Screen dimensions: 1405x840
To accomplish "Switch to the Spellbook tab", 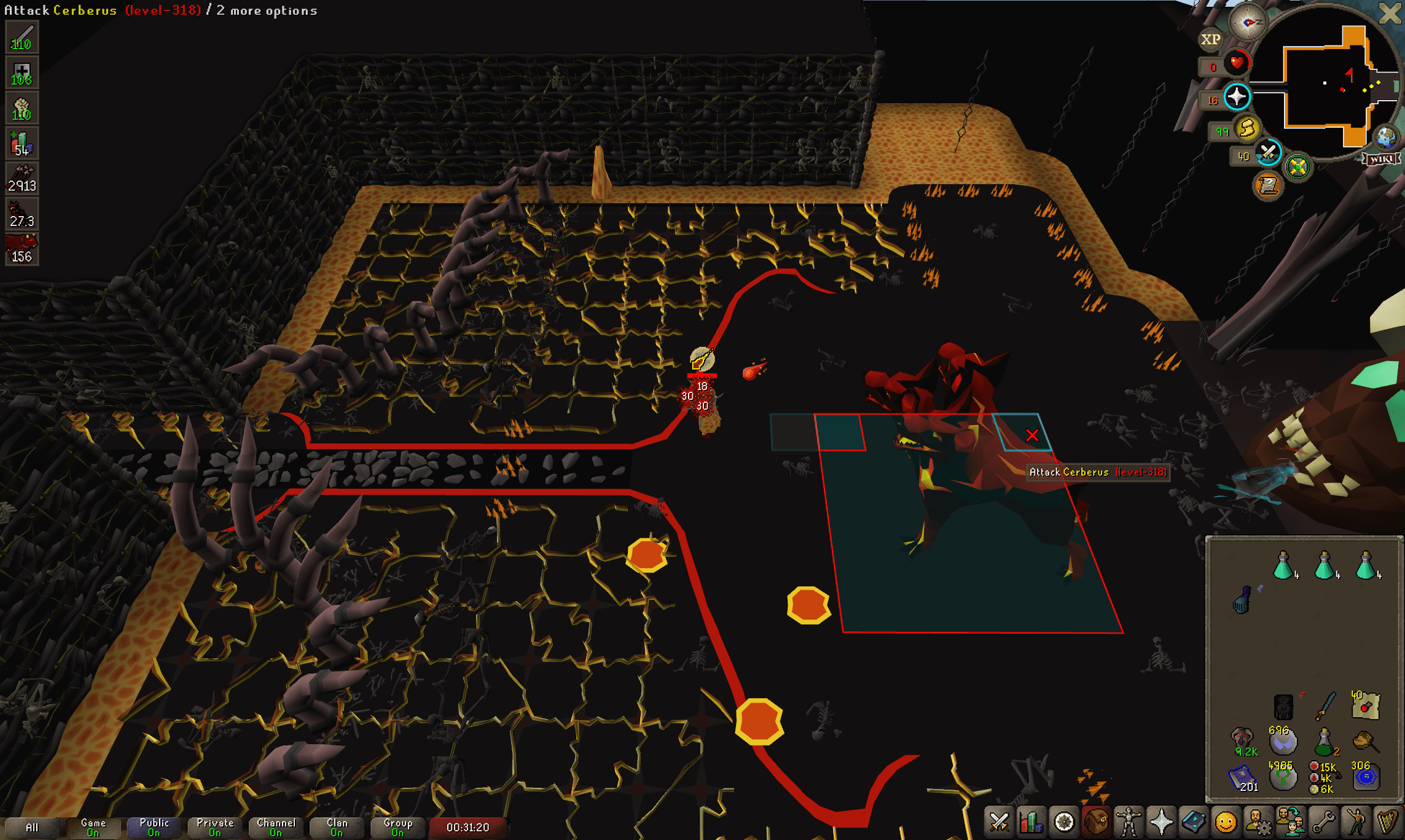I will tap(1193, 822).
